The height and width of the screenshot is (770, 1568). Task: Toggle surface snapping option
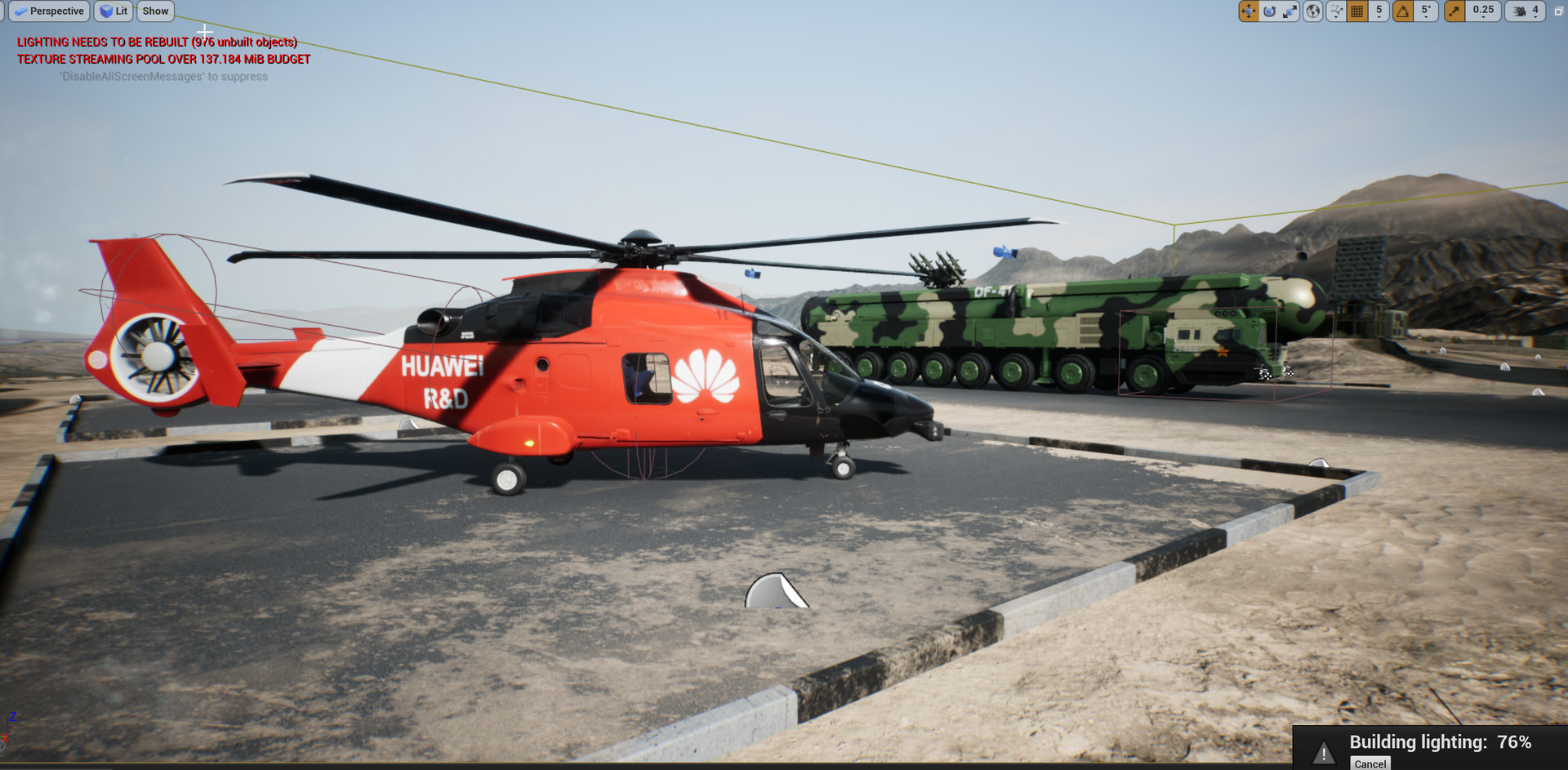tap(1336, 11)
